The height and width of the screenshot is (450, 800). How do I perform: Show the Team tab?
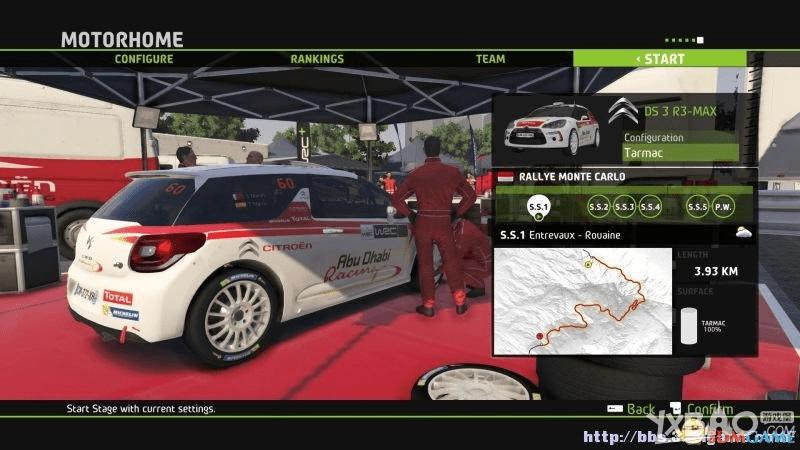pos(490,59)
